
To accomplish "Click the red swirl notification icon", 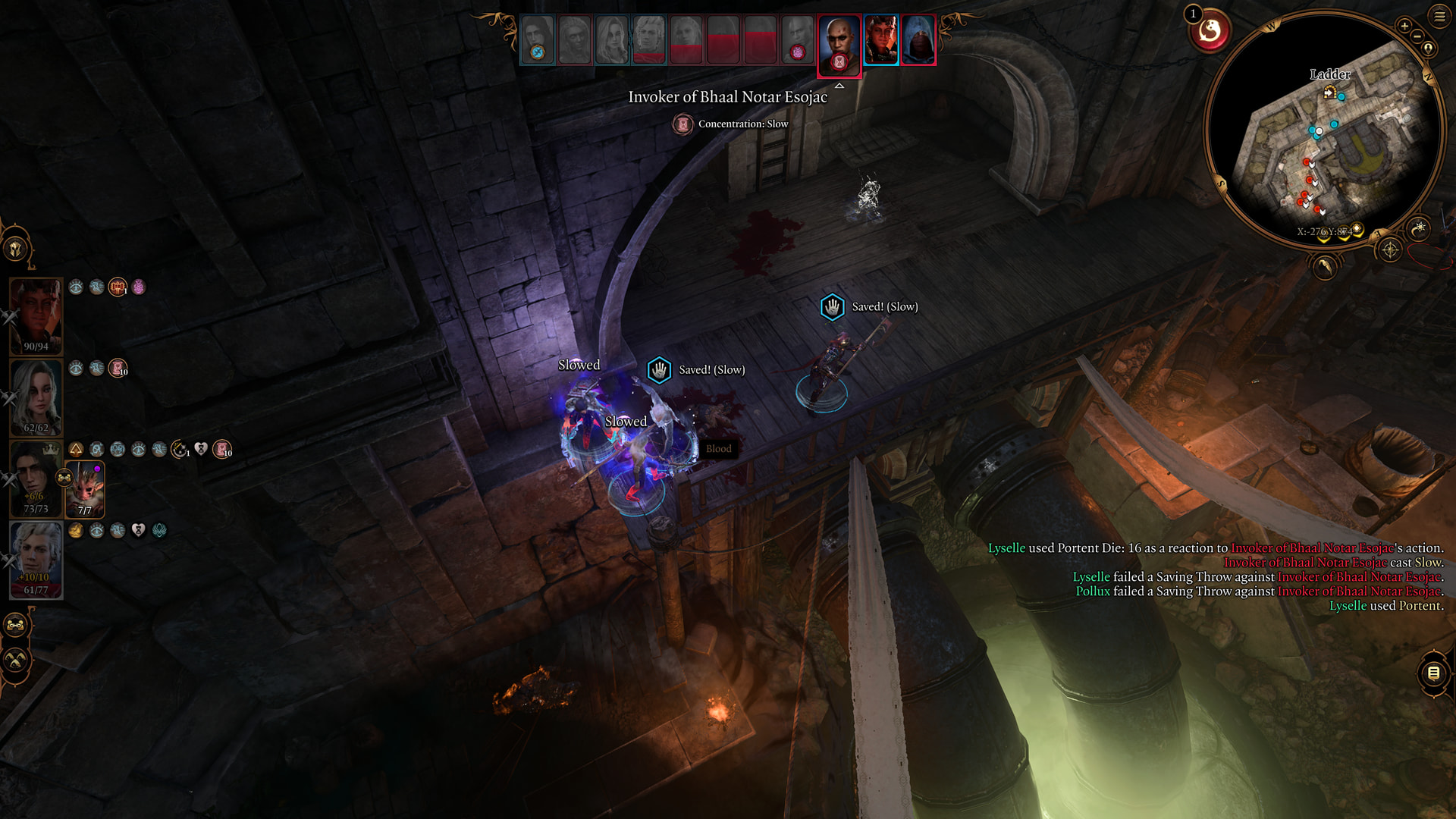I will (1210, 32).
